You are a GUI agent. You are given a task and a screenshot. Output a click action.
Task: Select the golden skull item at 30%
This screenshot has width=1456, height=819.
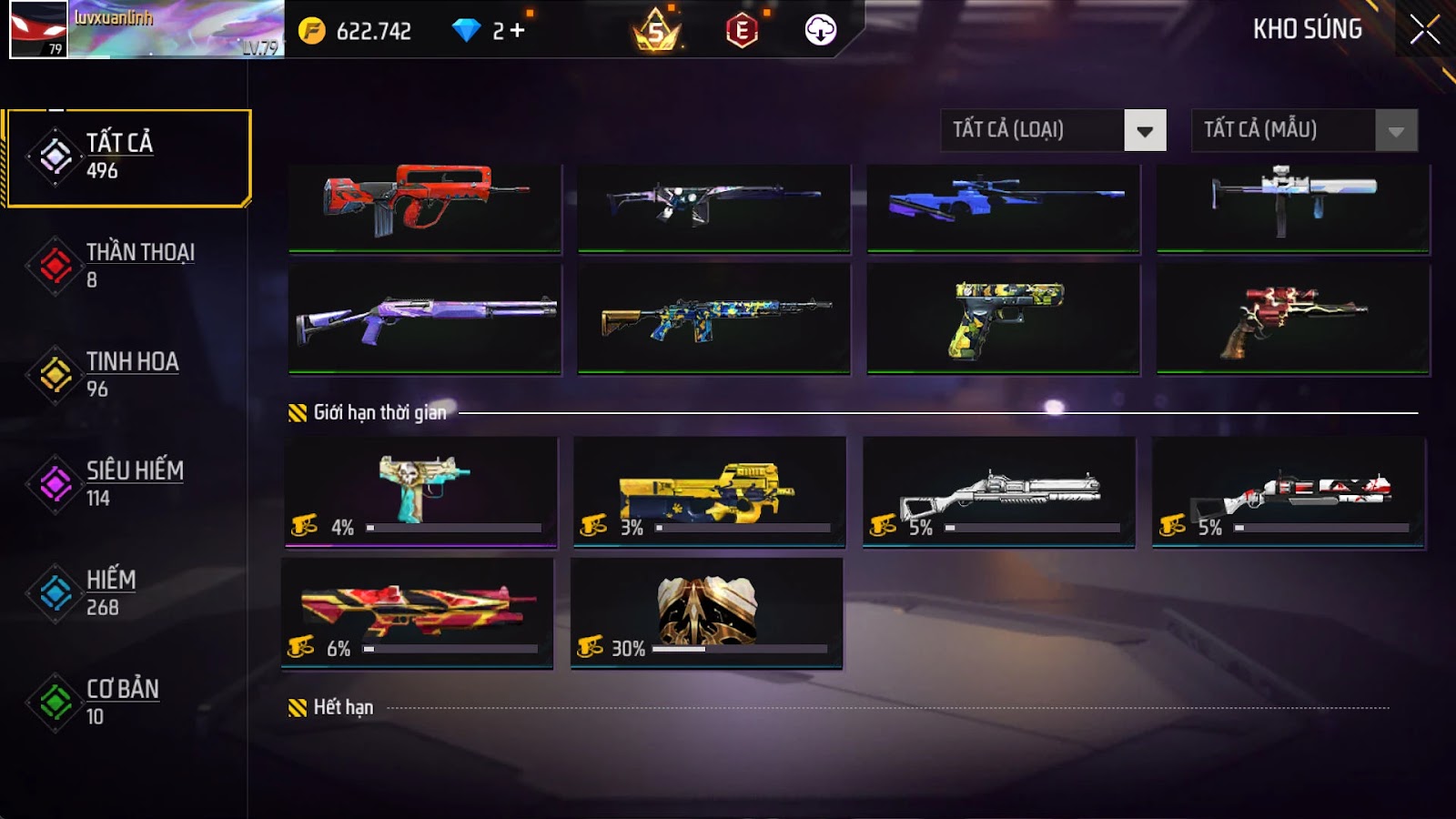(706, 612)
